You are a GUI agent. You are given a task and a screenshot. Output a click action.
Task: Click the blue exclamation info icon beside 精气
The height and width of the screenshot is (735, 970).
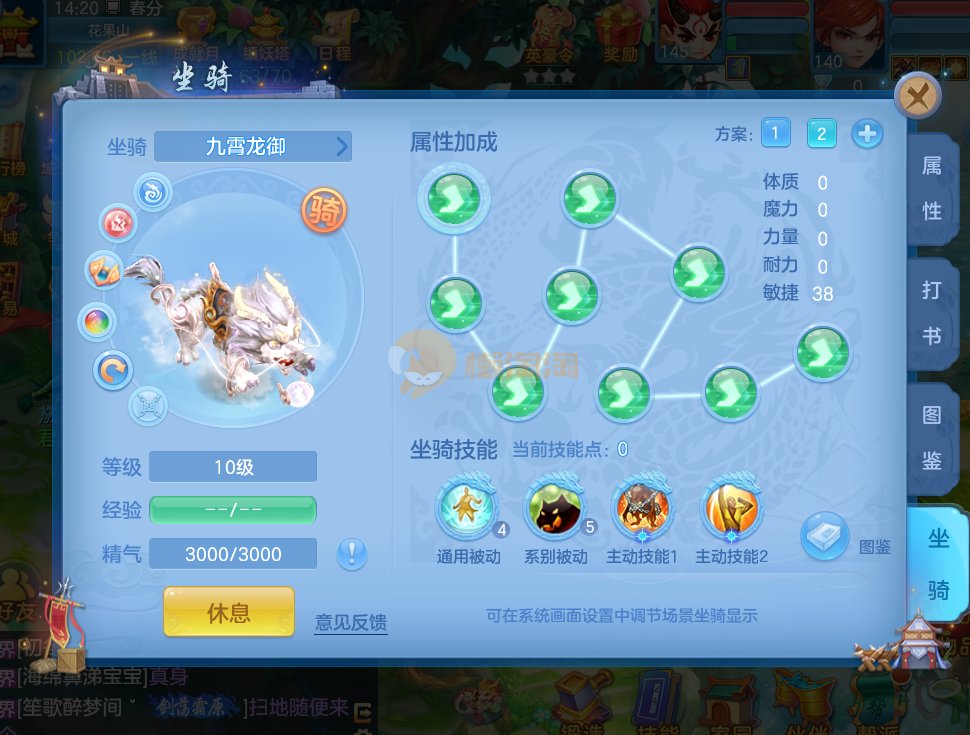click(x=352, y=553)
